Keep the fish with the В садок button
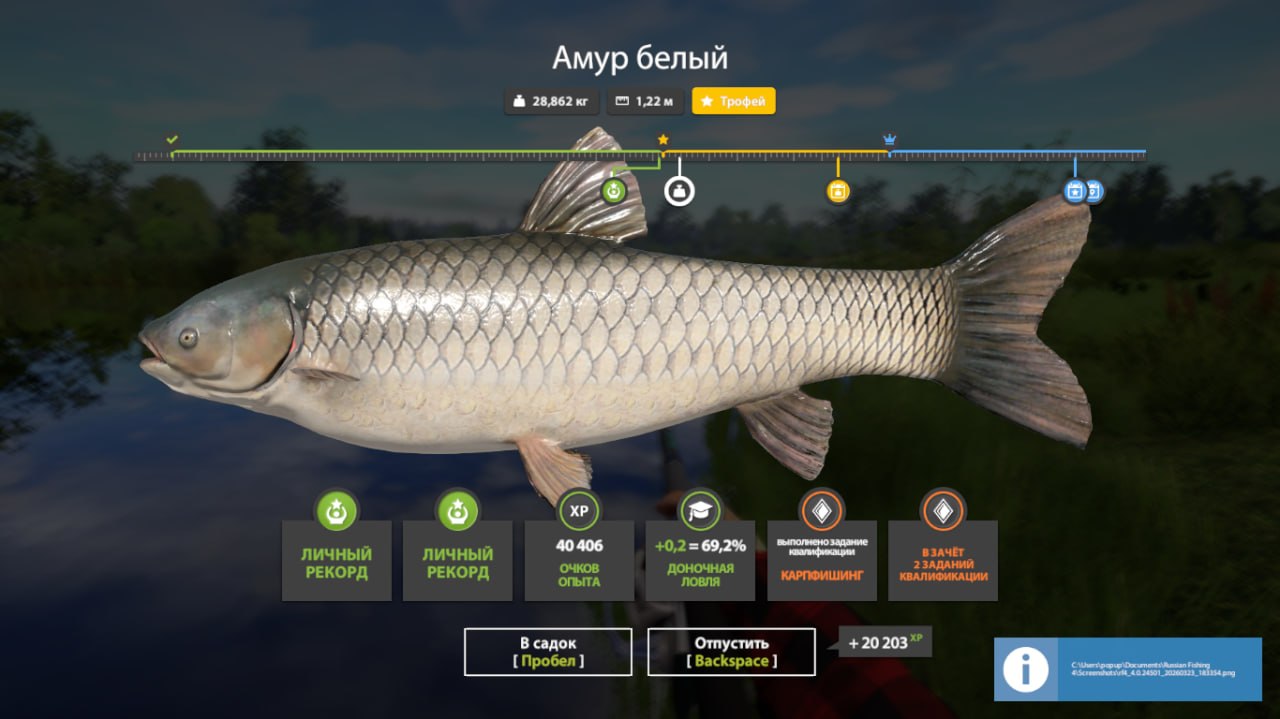 [x=548, y=651]
